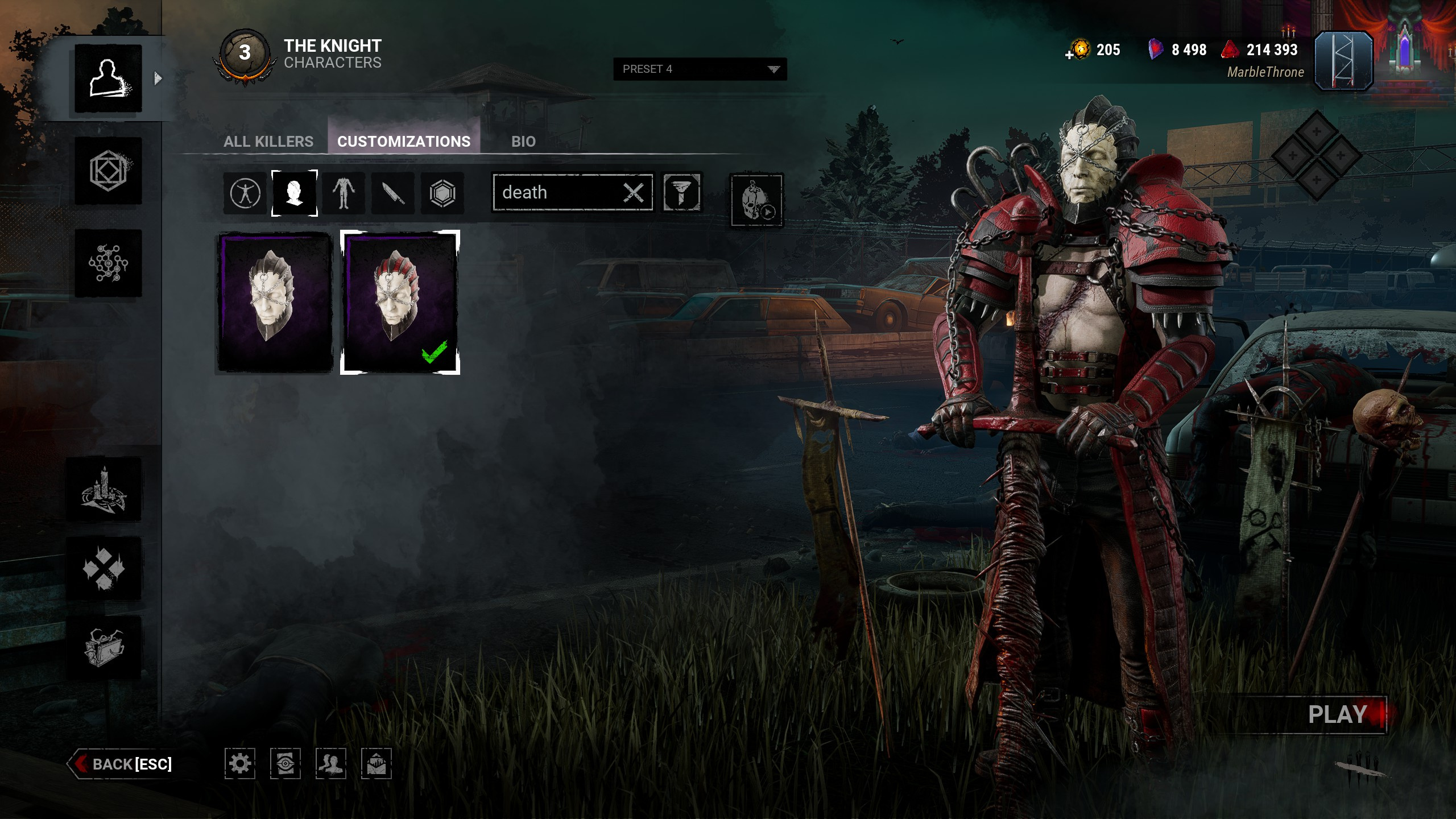Equip the grey-helmet chained head cosmetic

(x=275, y=302)
